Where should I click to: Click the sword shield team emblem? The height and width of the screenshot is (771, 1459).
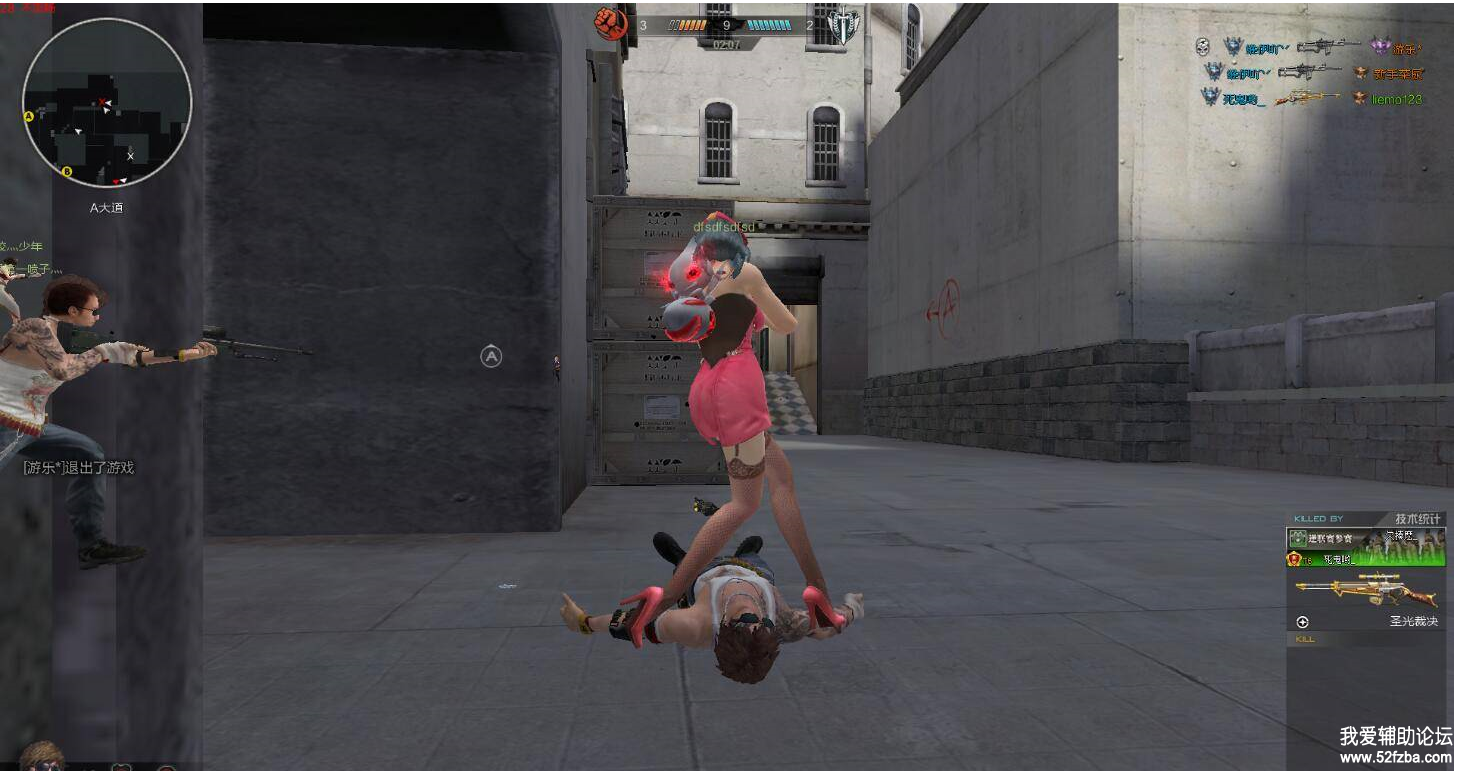[x=843, y=25]
